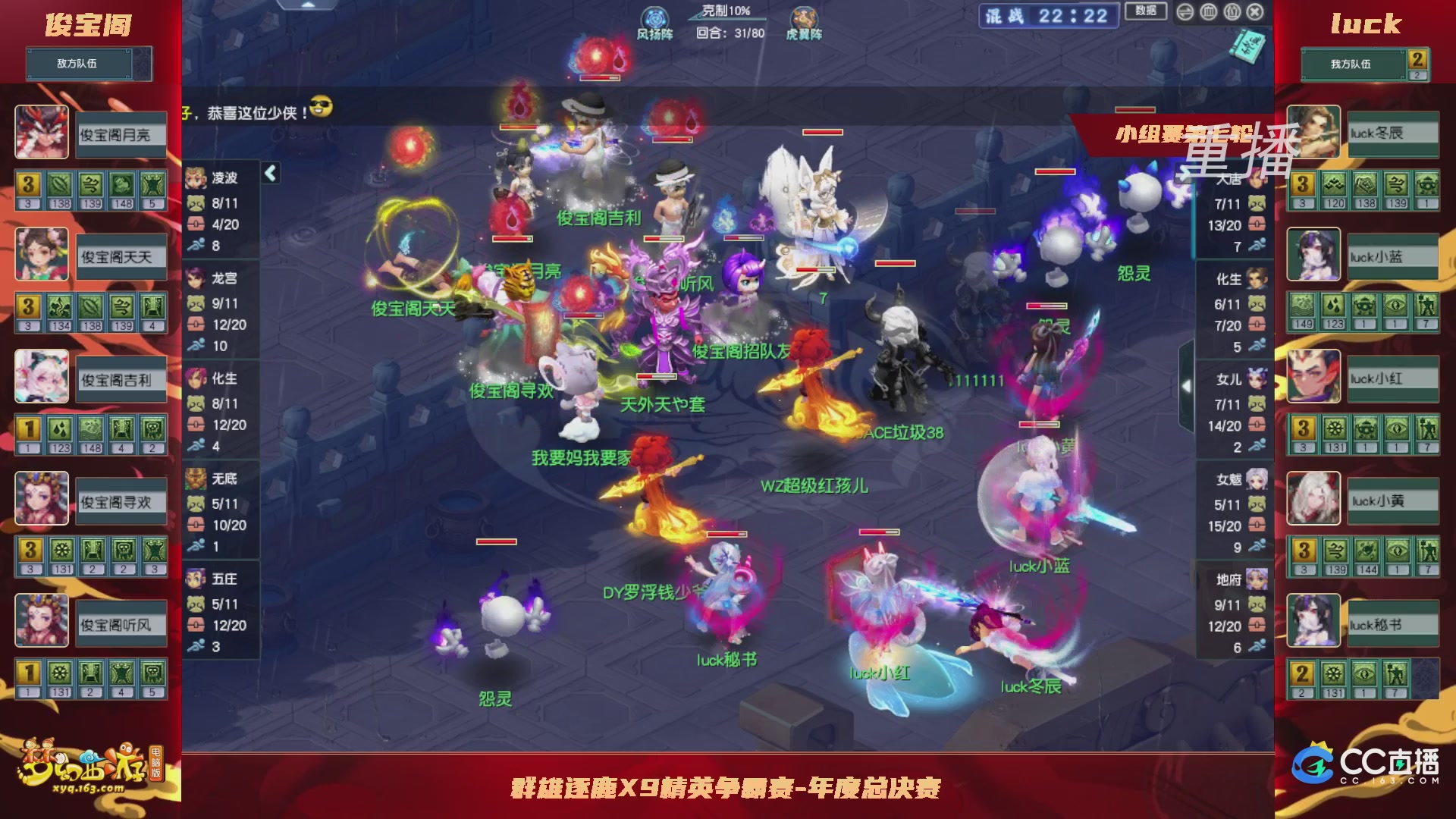Viewport: 1456px width, 819px height.
Task: Collapse the left battle stats panel
Action: coord(270,174)
